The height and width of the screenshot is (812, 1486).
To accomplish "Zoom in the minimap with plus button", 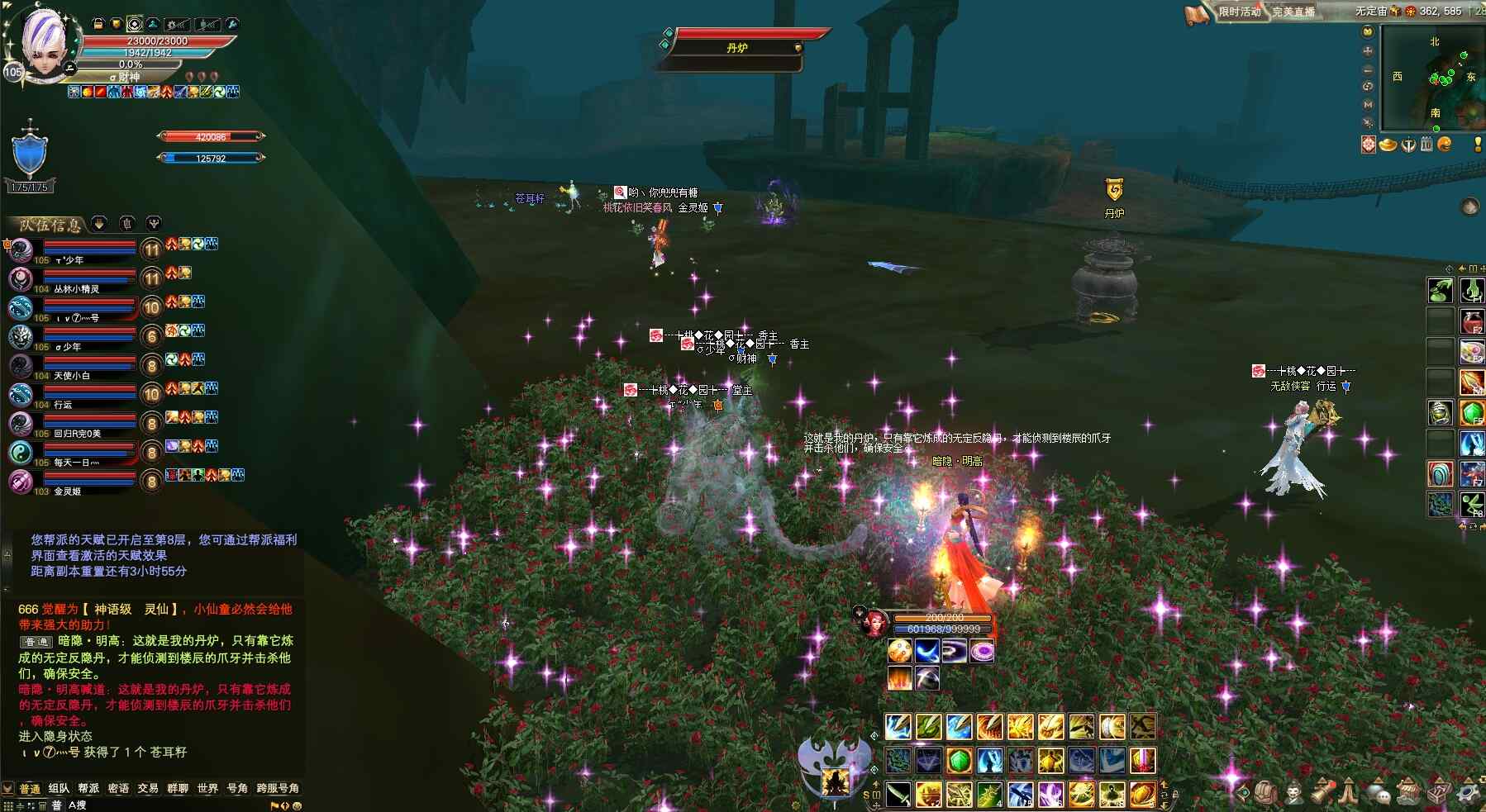I will [1368, 50].
